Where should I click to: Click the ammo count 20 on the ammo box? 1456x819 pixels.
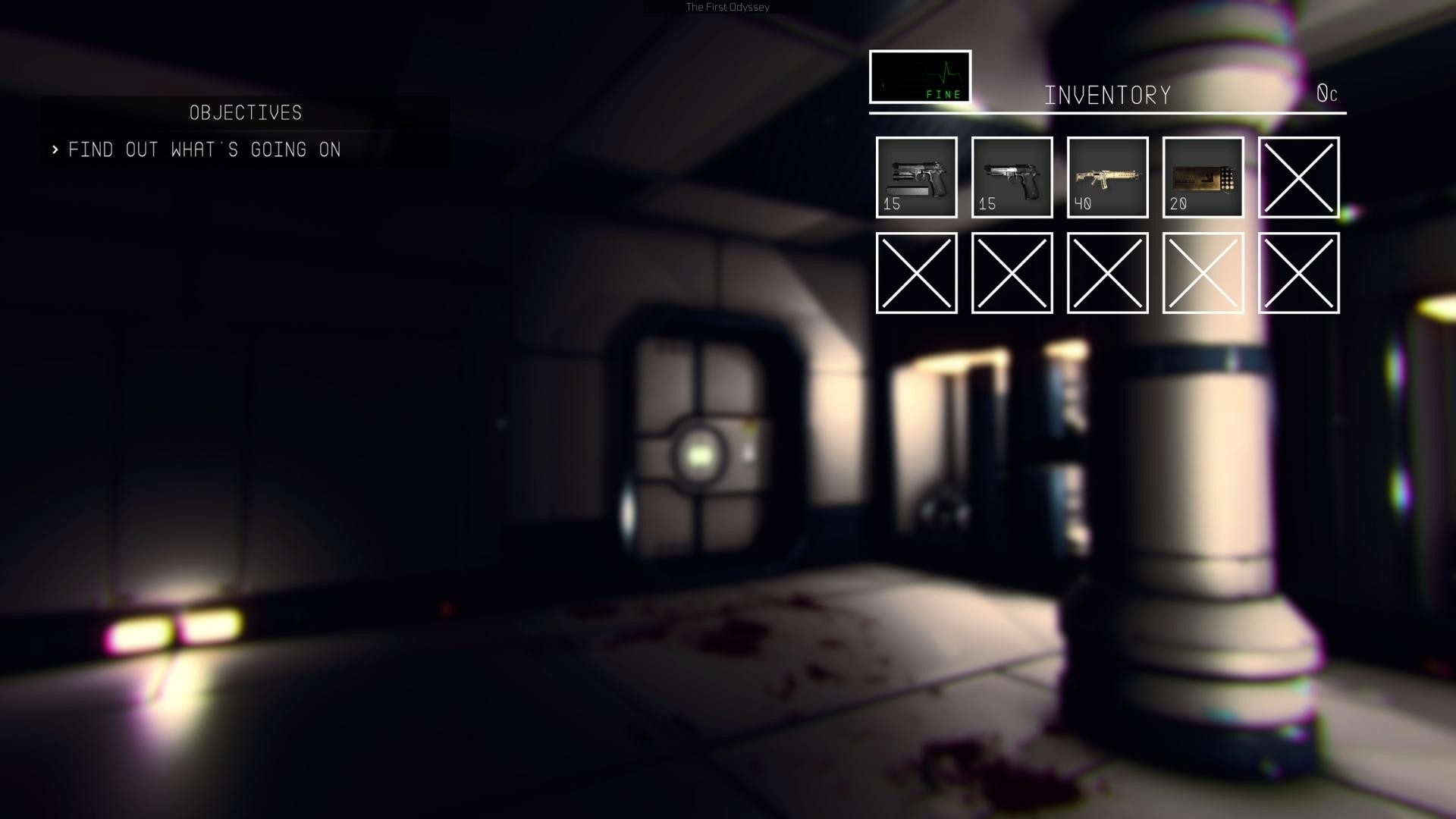click(x=1178, y=203)
